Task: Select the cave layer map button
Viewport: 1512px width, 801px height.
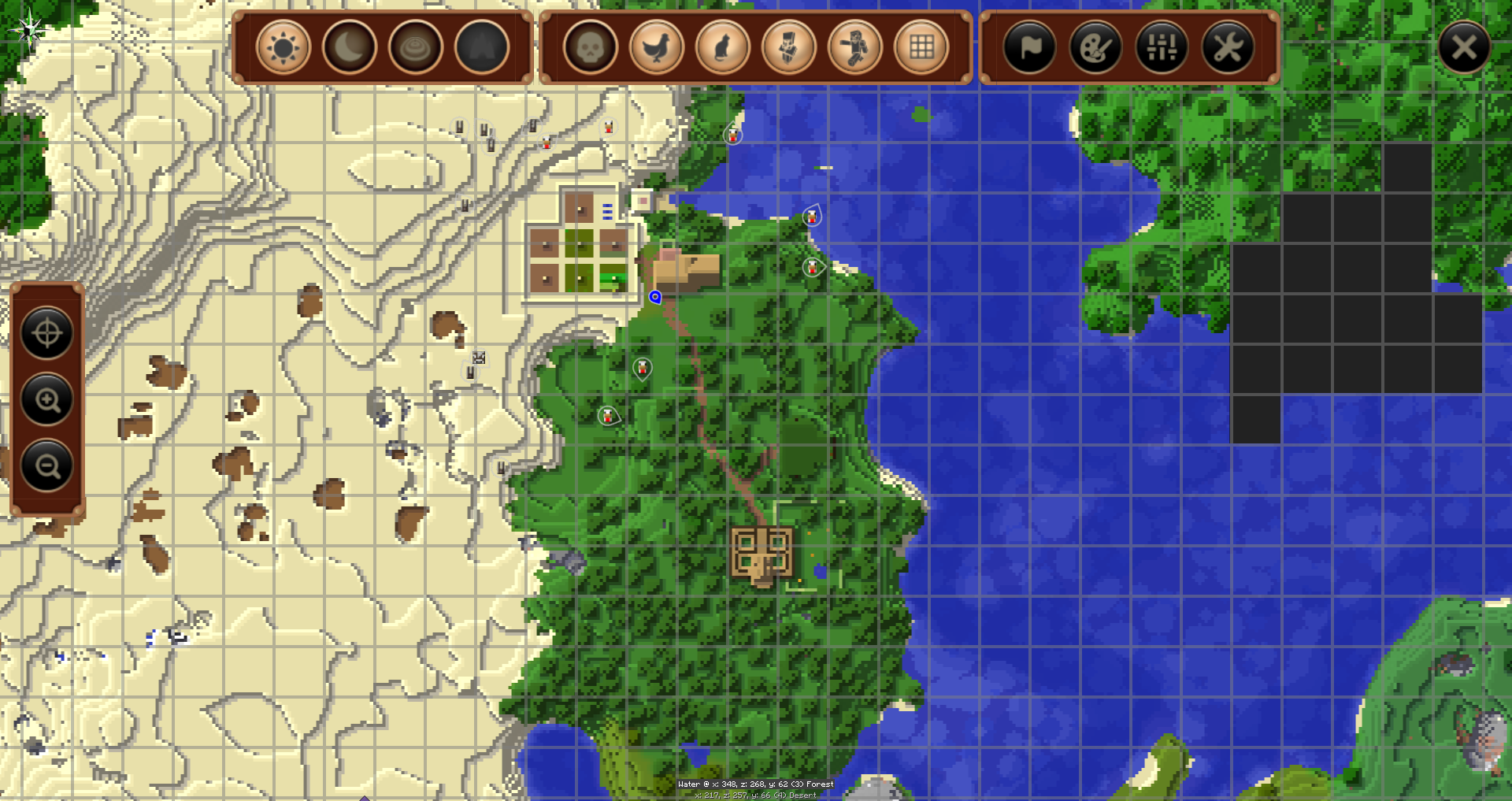Action: [481, 48]
